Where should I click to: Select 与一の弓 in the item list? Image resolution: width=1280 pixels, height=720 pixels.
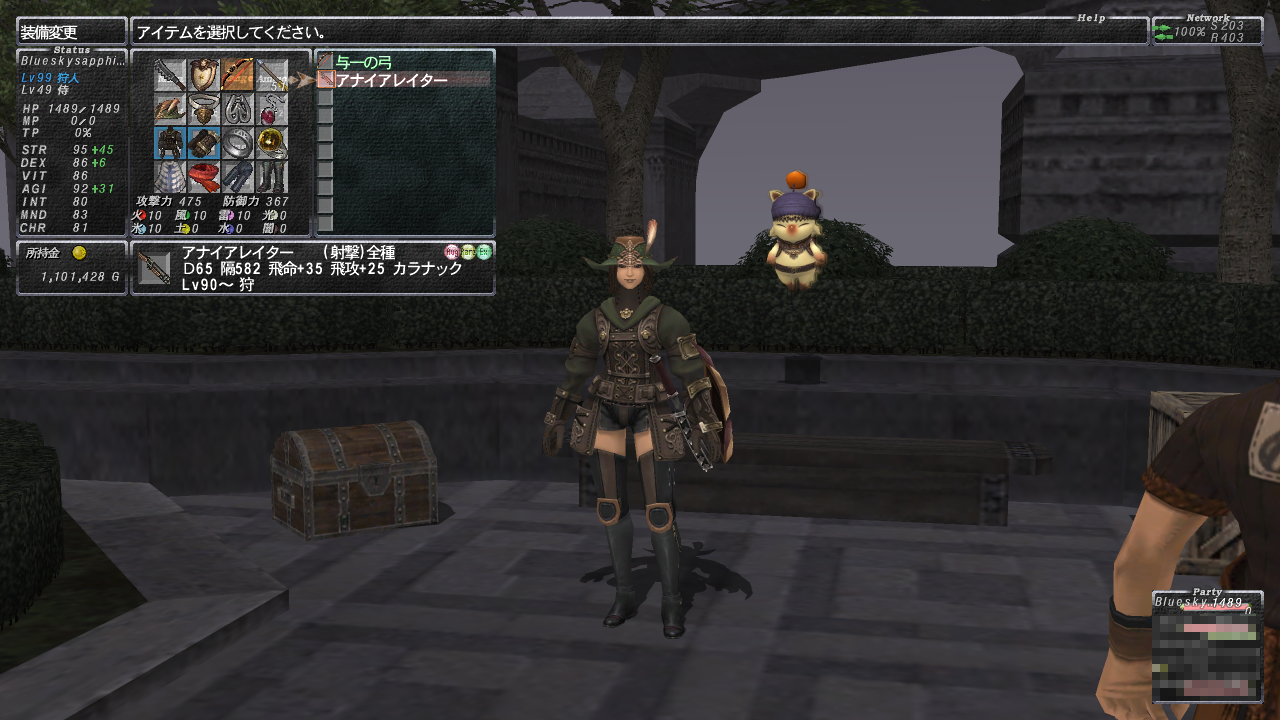(x=365, y=63)
